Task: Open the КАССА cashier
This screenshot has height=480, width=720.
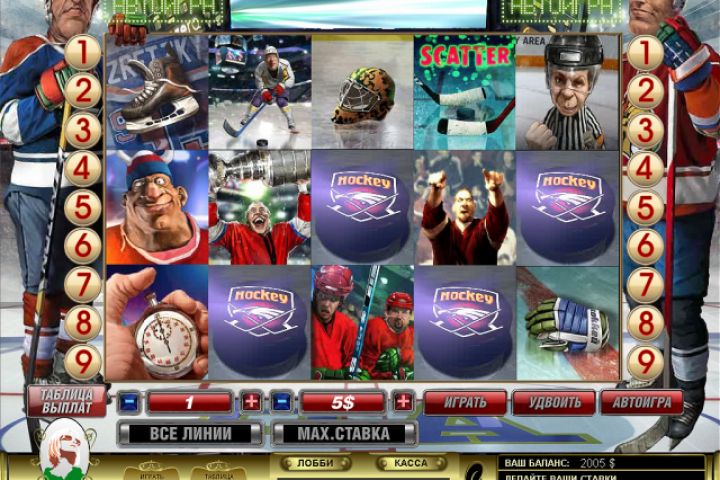Action: (411, 463)
